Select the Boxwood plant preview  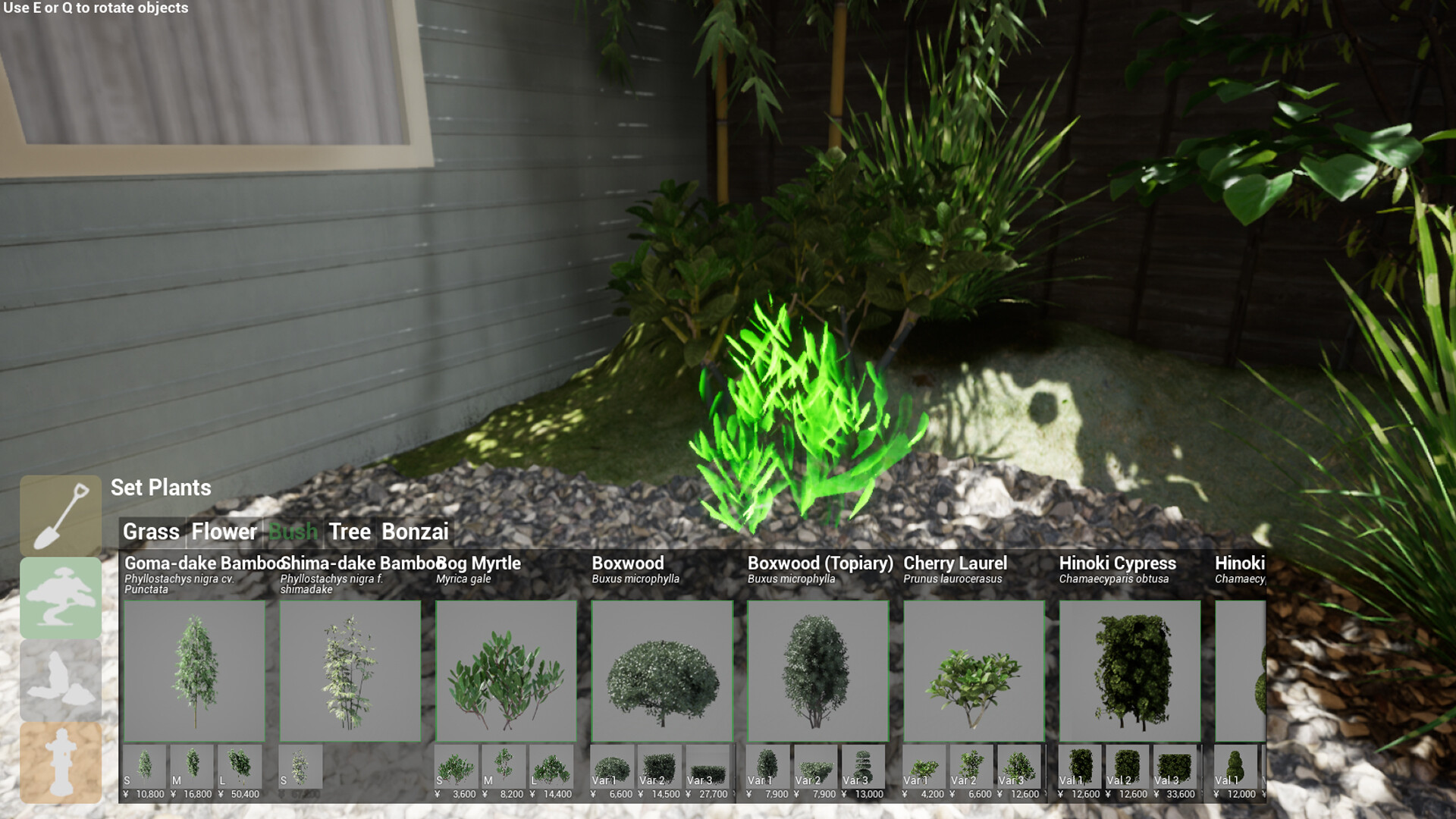[x=661, y=671]
